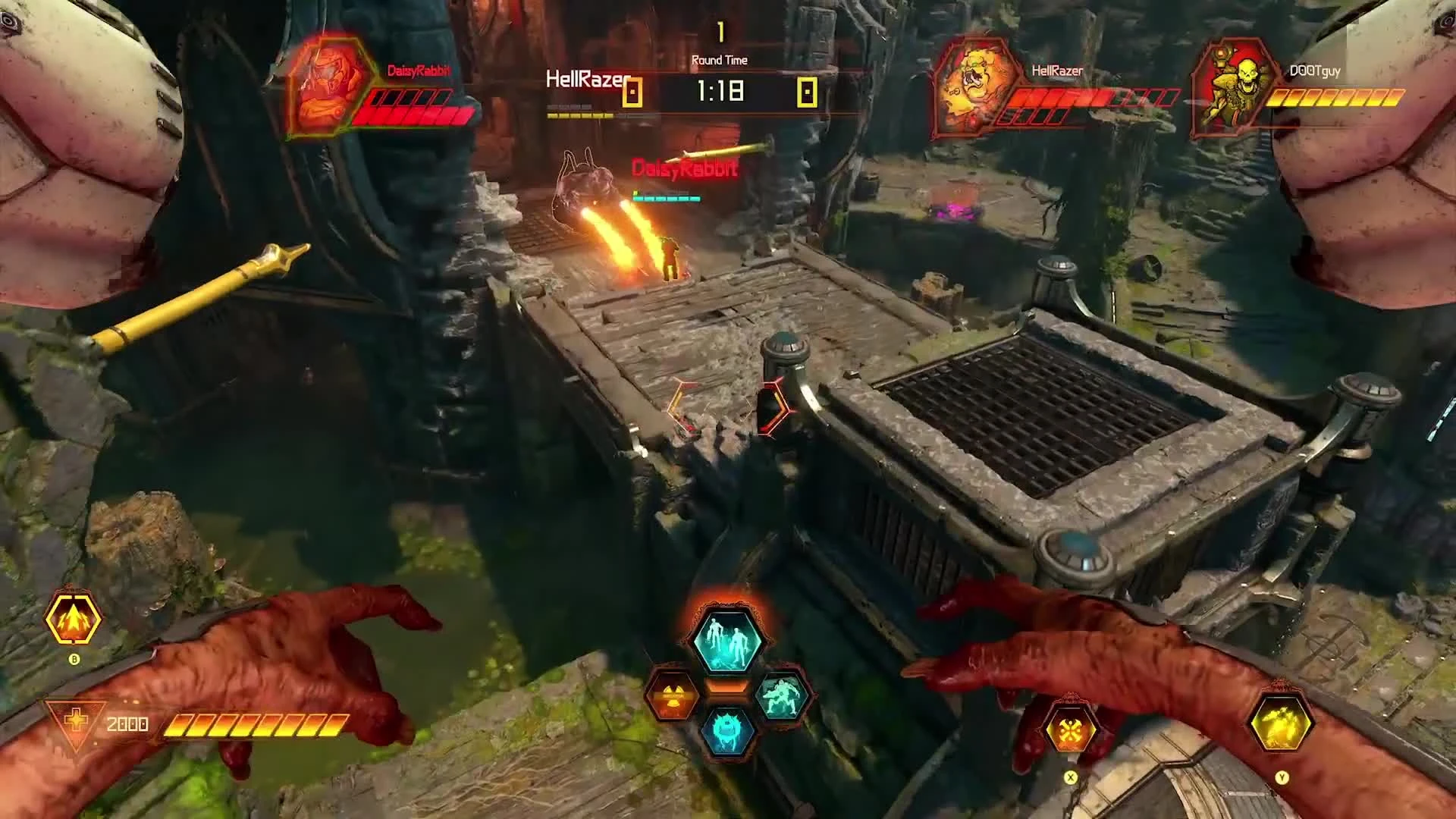This screenshot has height=819, width=1456.
Task: Click the B-button flame surge ability icon
Action: point(74,619)
